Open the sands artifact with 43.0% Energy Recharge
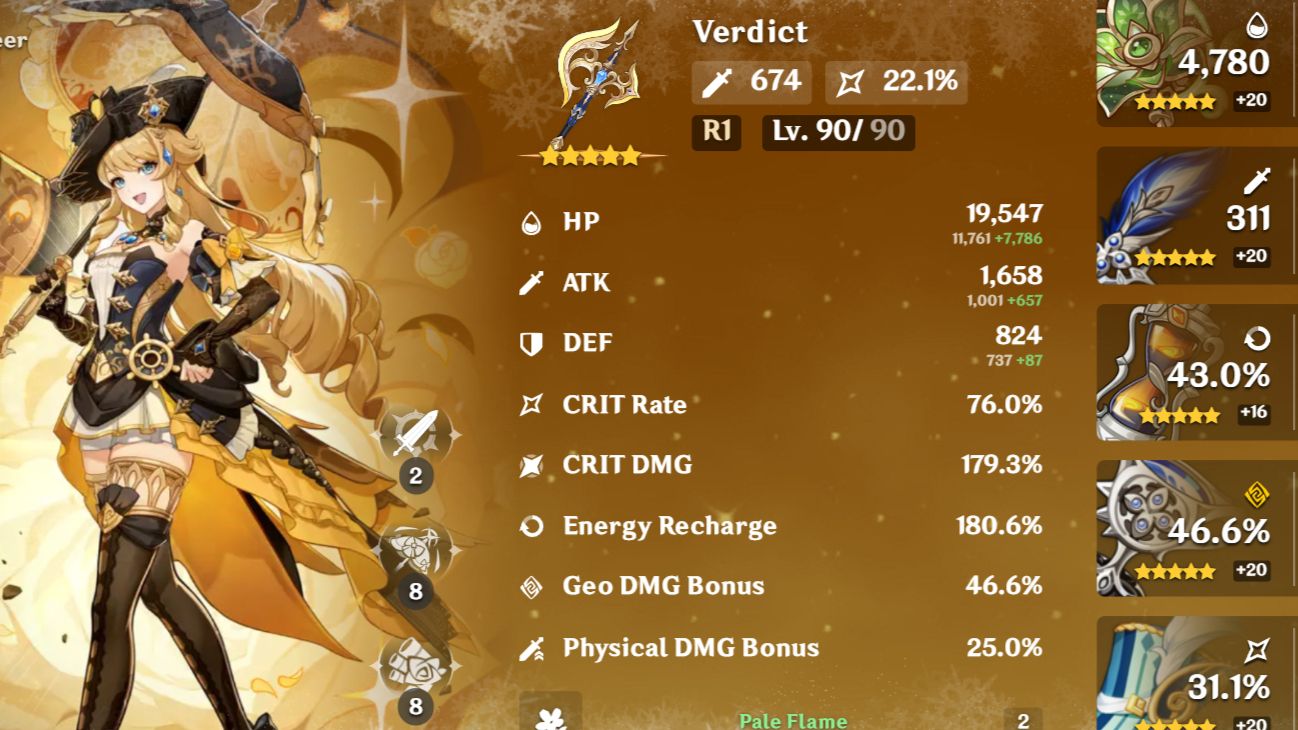Viewport: 1298px width, 730px height. pyautogui.click(x=1194, y=372)
